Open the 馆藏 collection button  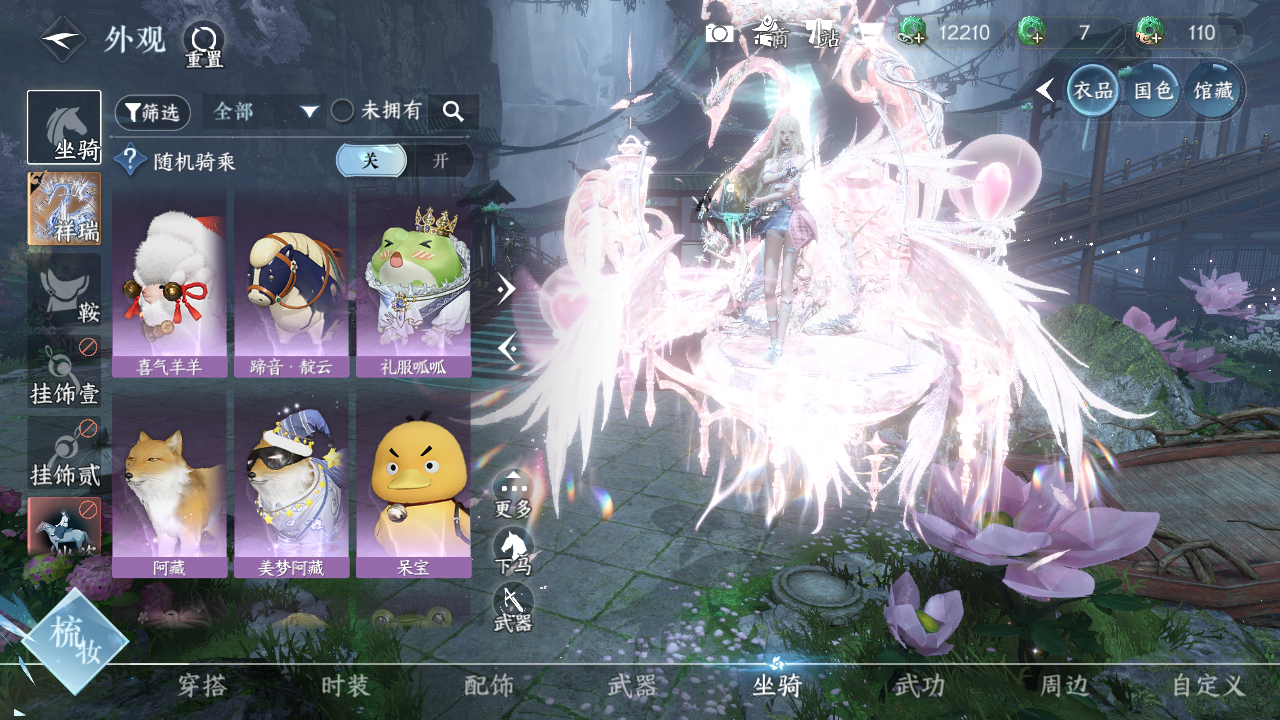point(1213,90)
